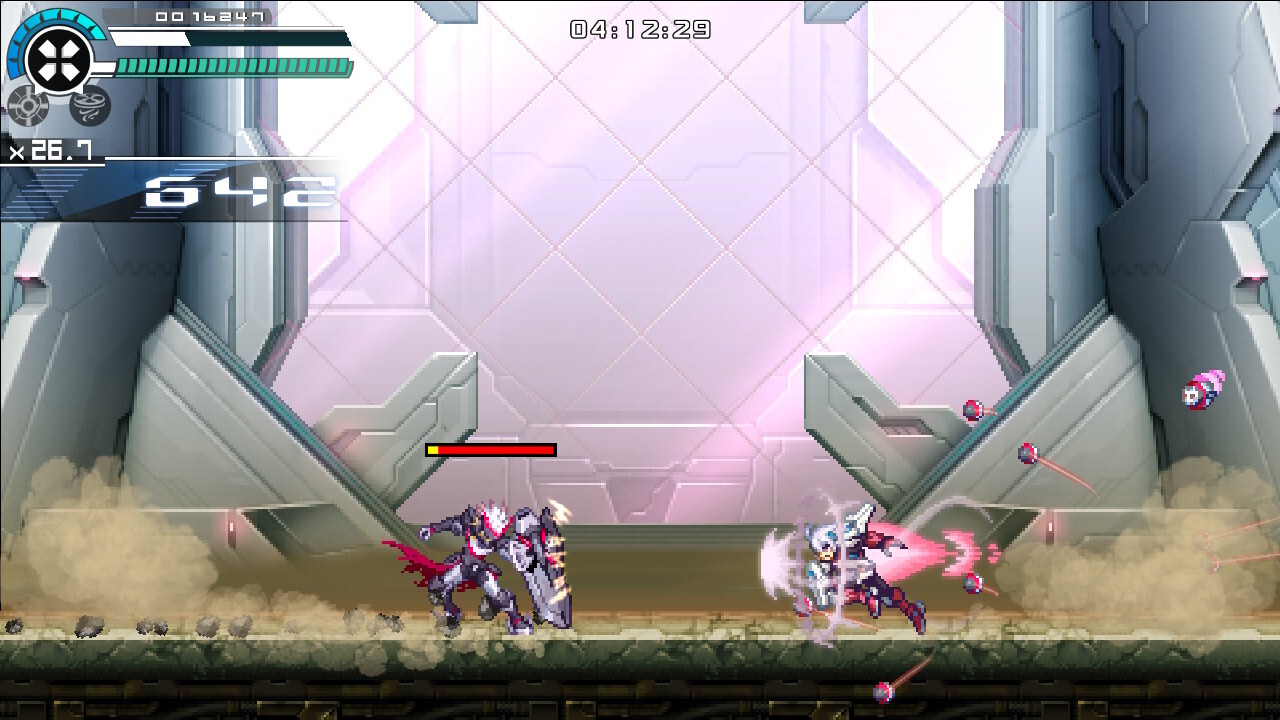Click the mission timer showing 04:12:29
Viewport: 1280px width, 720px height.
[x=642, y=29]
